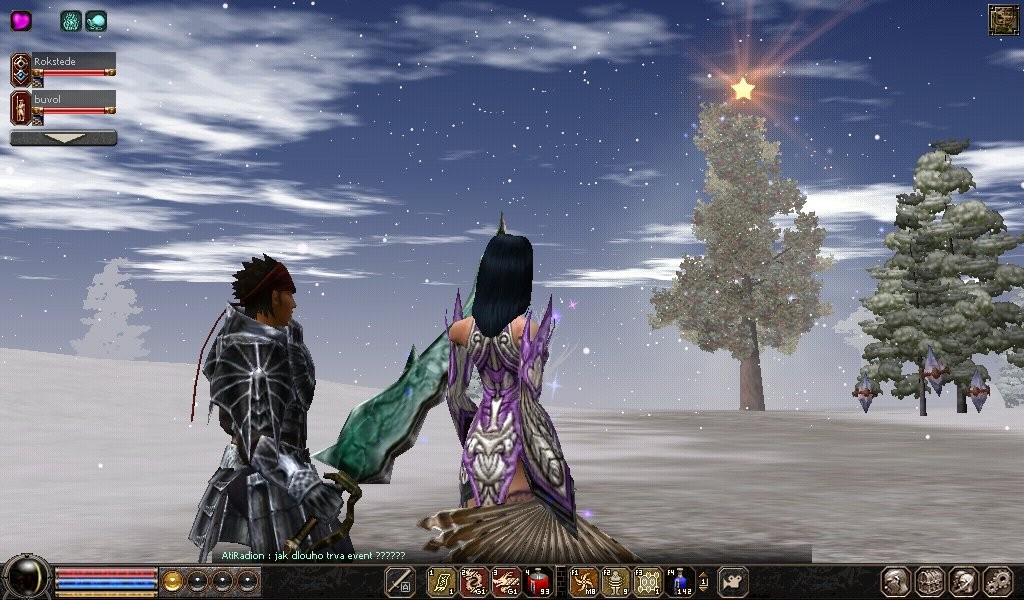Click the teal coral buff icon
The height and width of the screenshot is (600, 1024).
[71, 20]
